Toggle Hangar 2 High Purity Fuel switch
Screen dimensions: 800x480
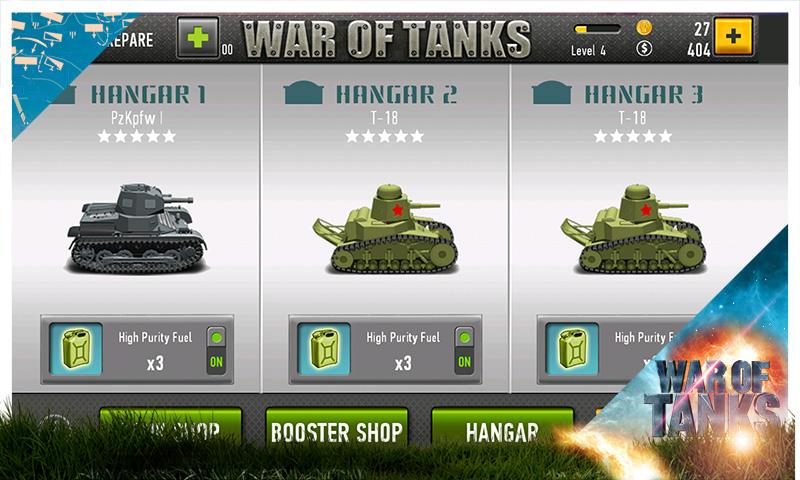[463, 350]
